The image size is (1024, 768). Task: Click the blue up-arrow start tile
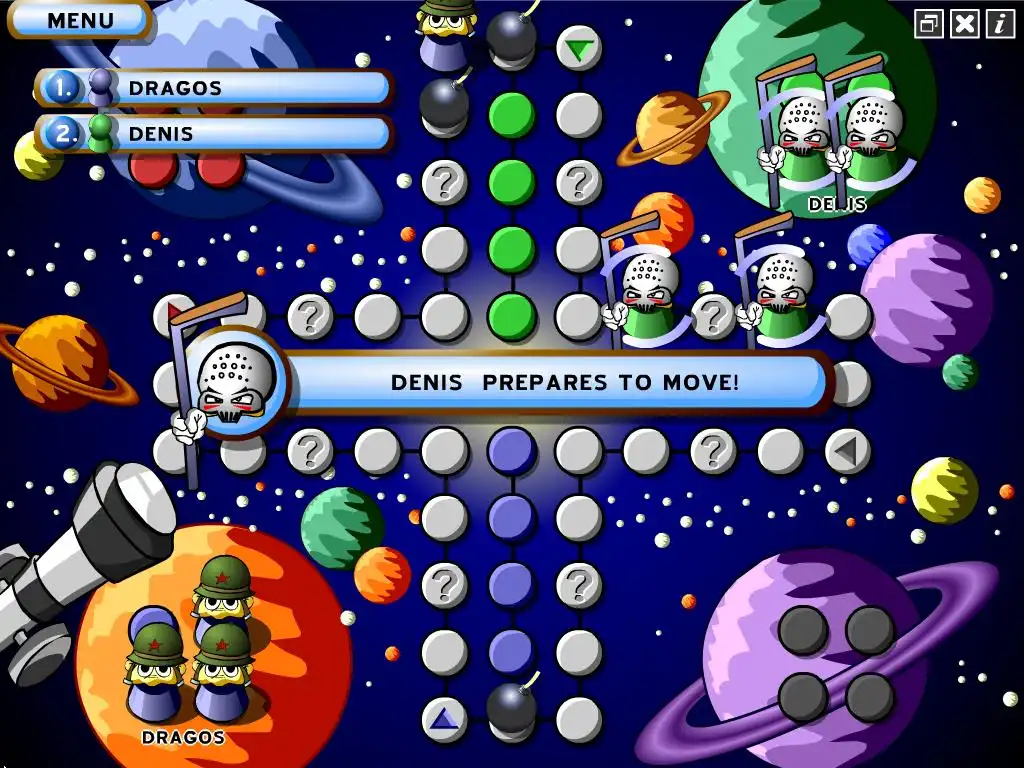444,719
